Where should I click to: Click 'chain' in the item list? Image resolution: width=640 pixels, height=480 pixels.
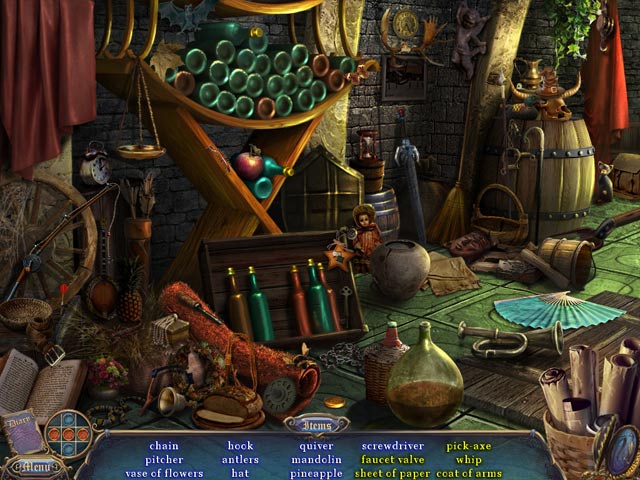(165, 446)
